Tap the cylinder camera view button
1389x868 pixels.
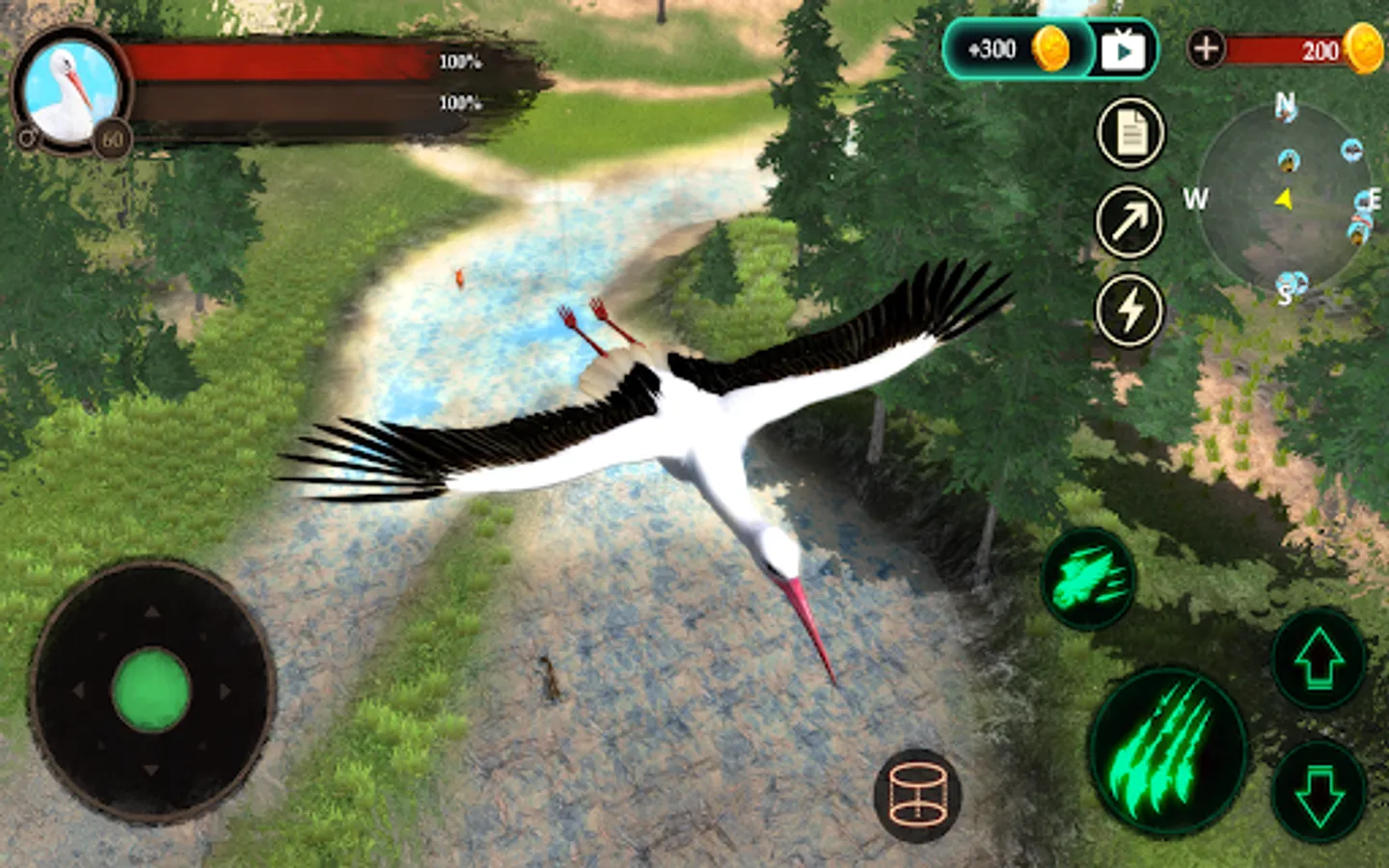click(917, 795)
